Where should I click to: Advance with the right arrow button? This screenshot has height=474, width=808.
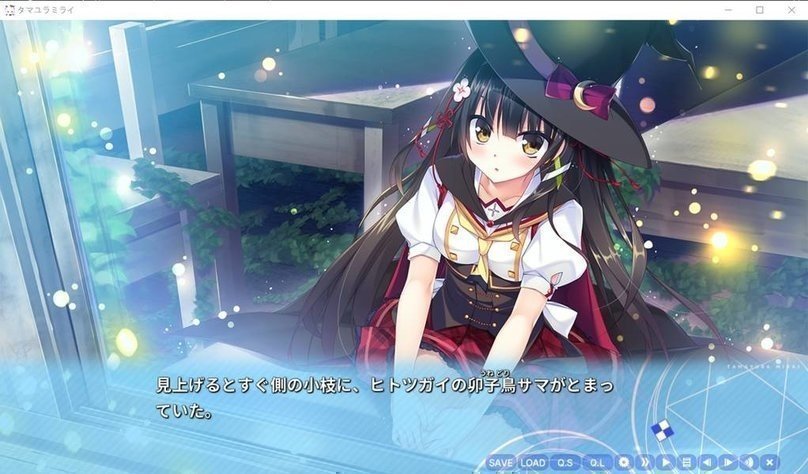[x=728, y=463]
